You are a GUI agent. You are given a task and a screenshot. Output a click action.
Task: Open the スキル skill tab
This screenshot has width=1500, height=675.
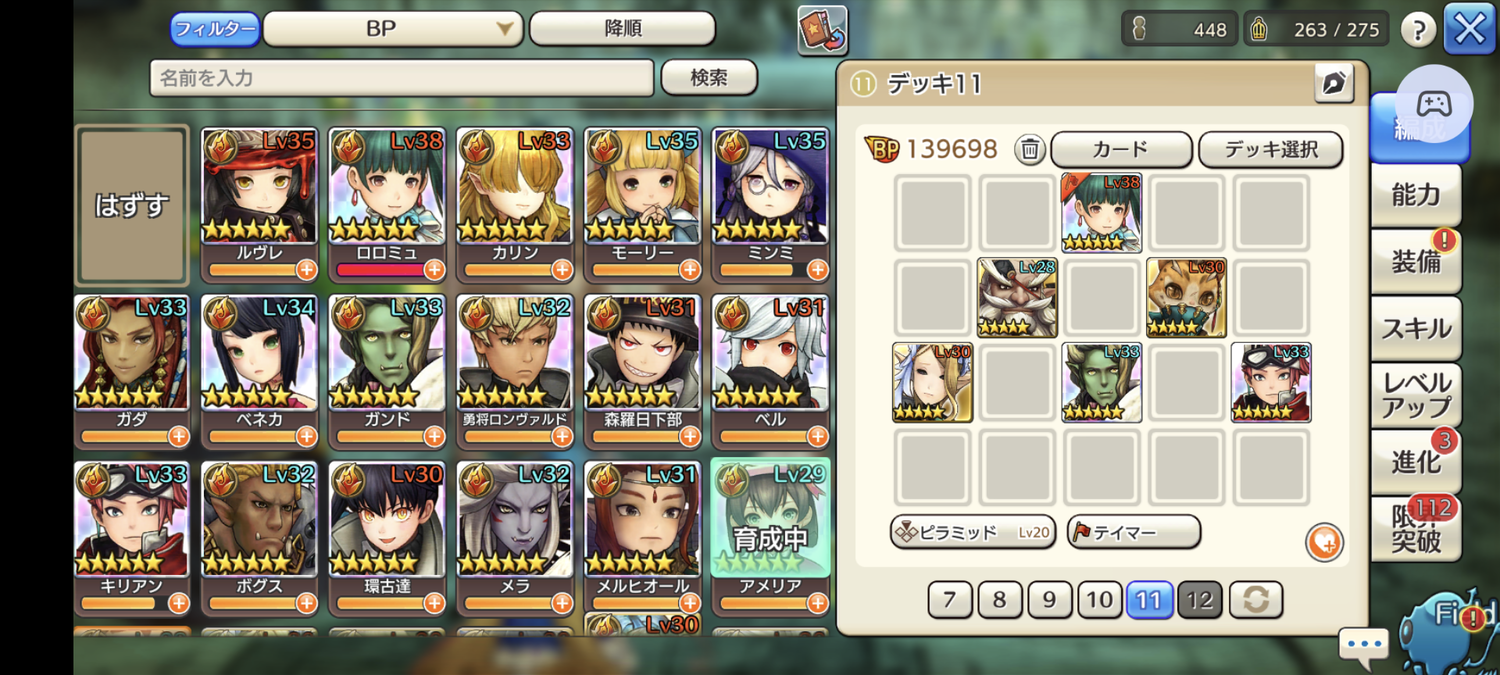click(1415, 328)
